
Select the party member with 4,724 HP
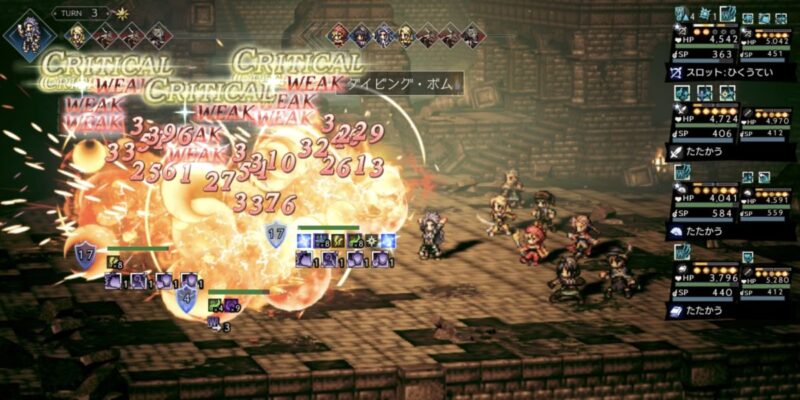click(x=704, y=121)
